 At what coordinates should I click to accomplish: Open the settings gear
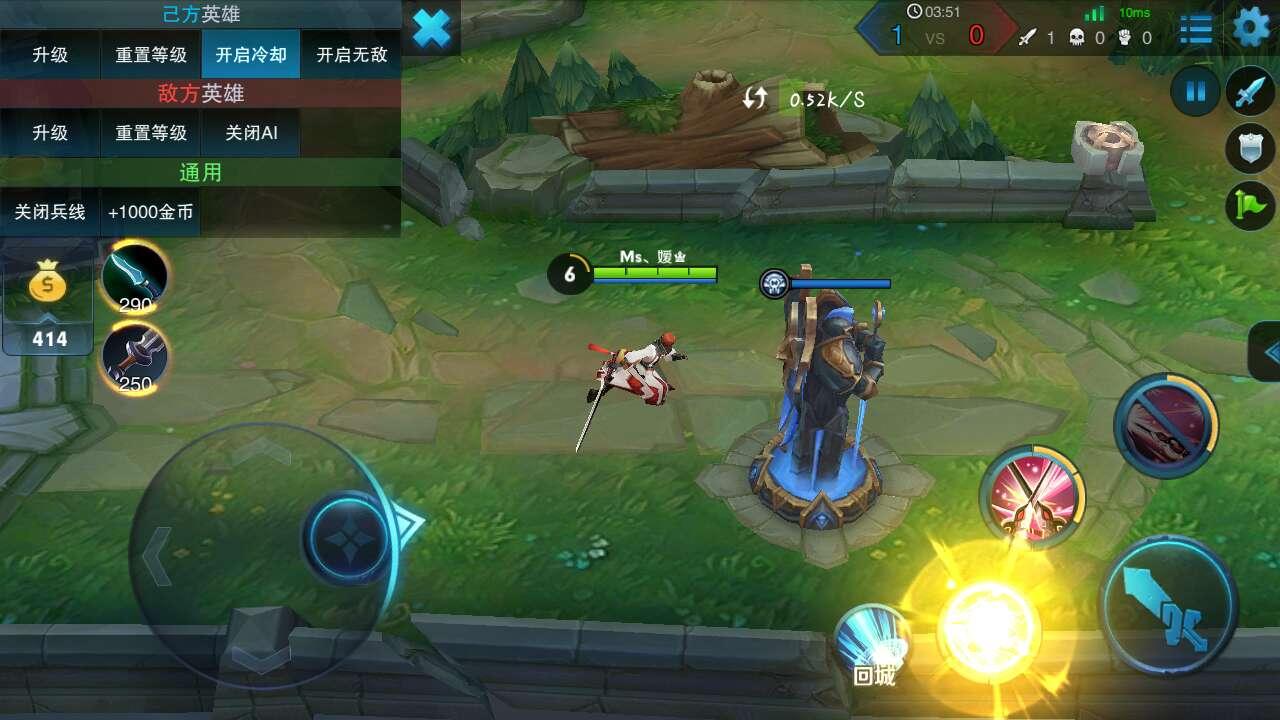pos(1251,28)
